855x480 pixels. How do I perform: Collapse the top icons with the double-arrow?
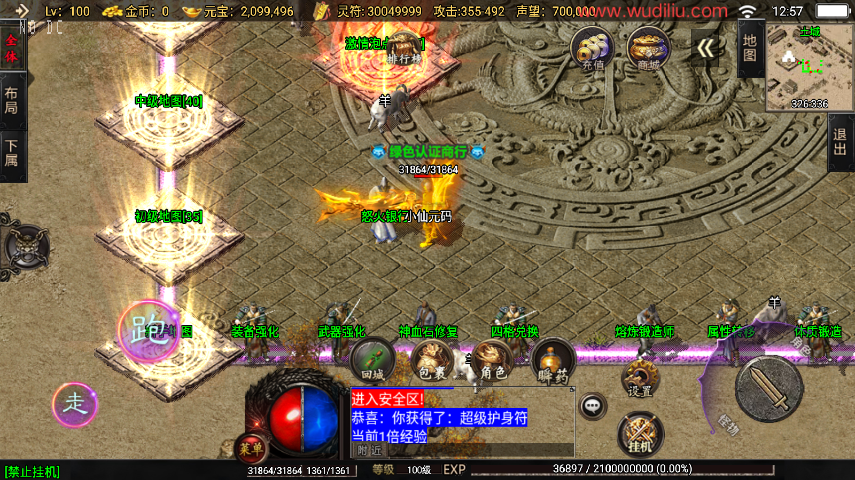(706, 49)
